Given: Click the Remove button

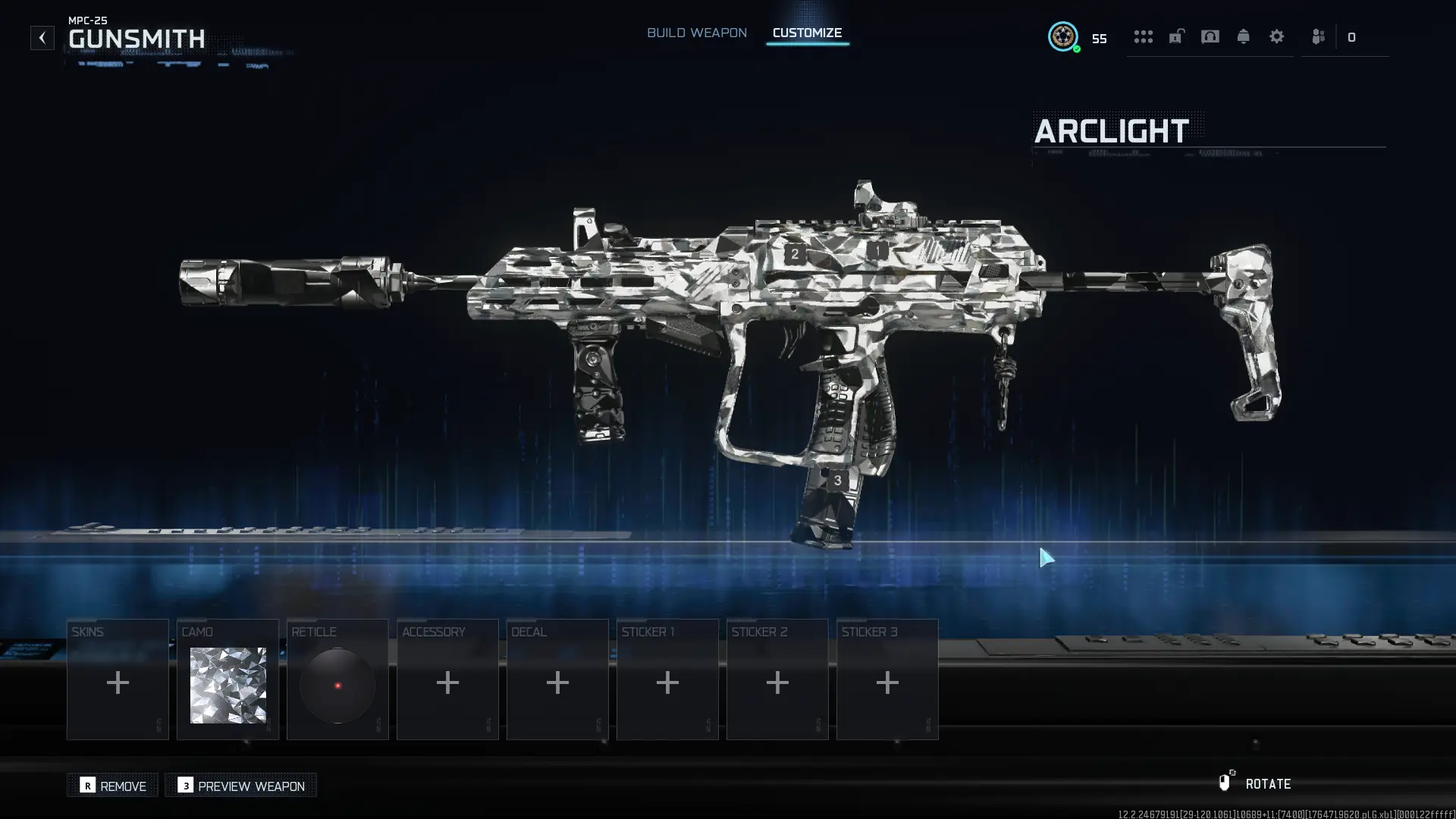Looking at the screenshot, I should [x=112, y=786].
